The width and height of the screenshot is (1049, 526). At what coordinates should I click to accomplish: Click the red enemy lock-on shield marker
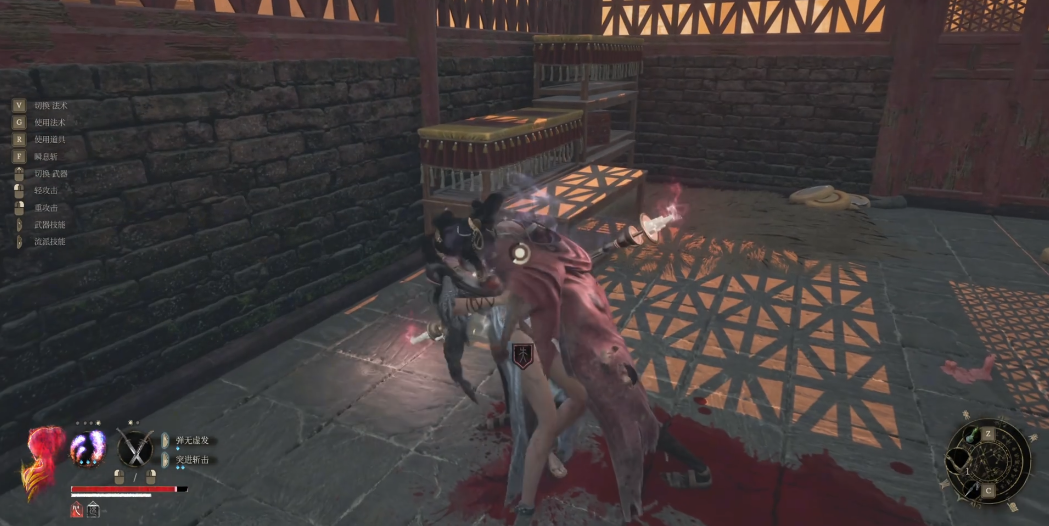[x=521, y=353]
